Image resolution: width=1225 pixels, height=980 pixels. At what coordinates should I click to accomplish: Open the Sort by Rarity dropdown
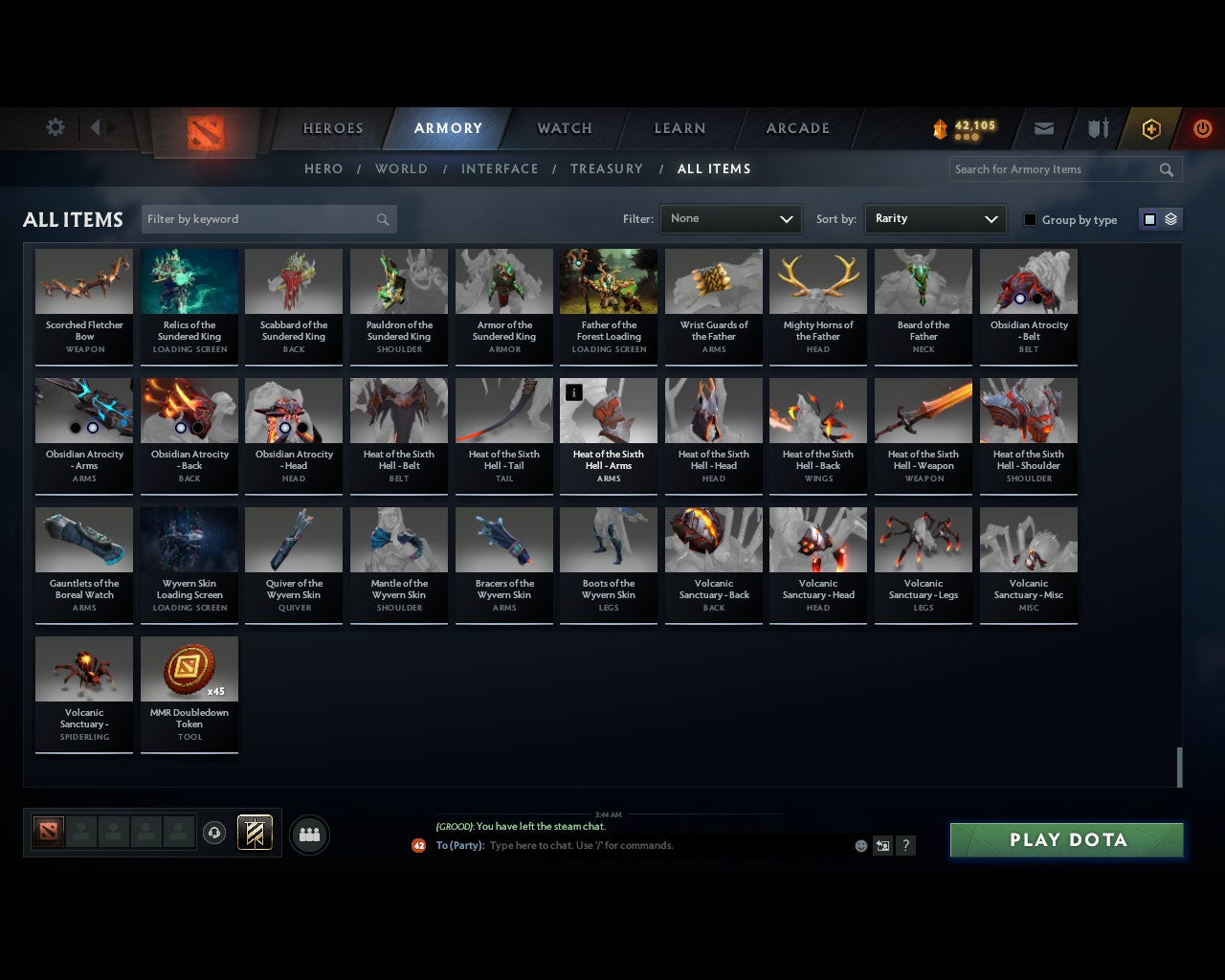point(935,218)
